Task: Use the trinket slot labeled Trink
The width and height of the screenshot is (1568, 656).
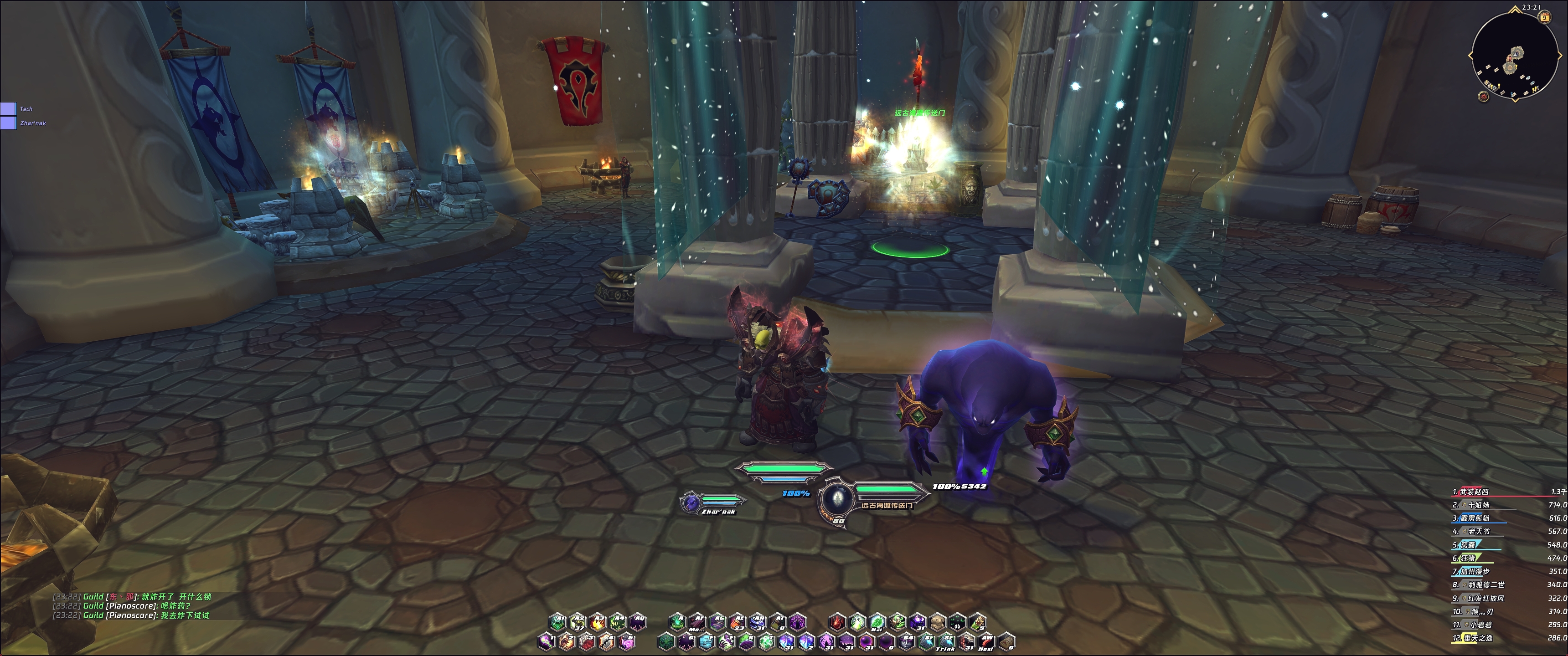Action: tap(946, 642)
